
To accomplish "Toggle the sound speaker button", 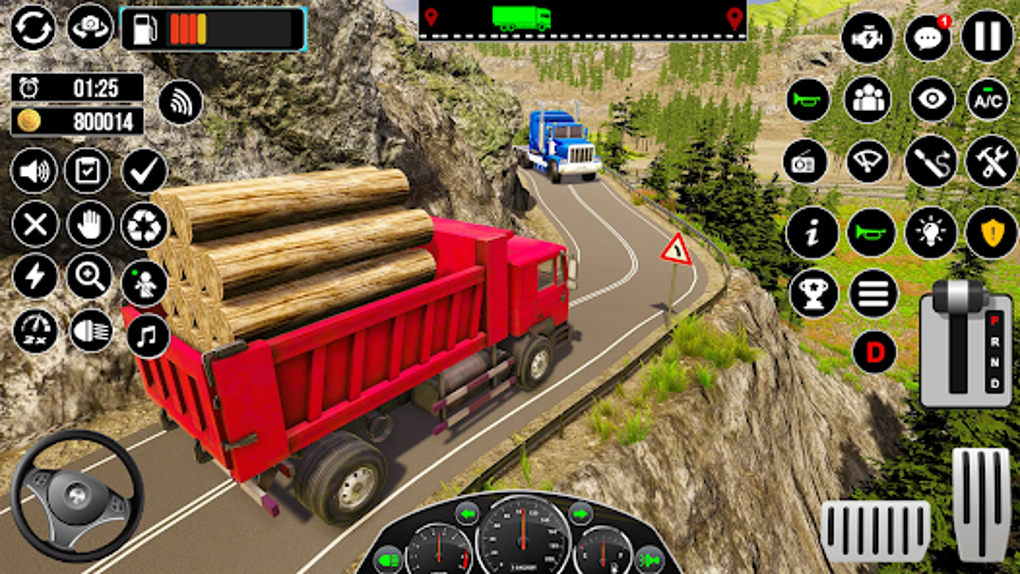I will 34,171.
